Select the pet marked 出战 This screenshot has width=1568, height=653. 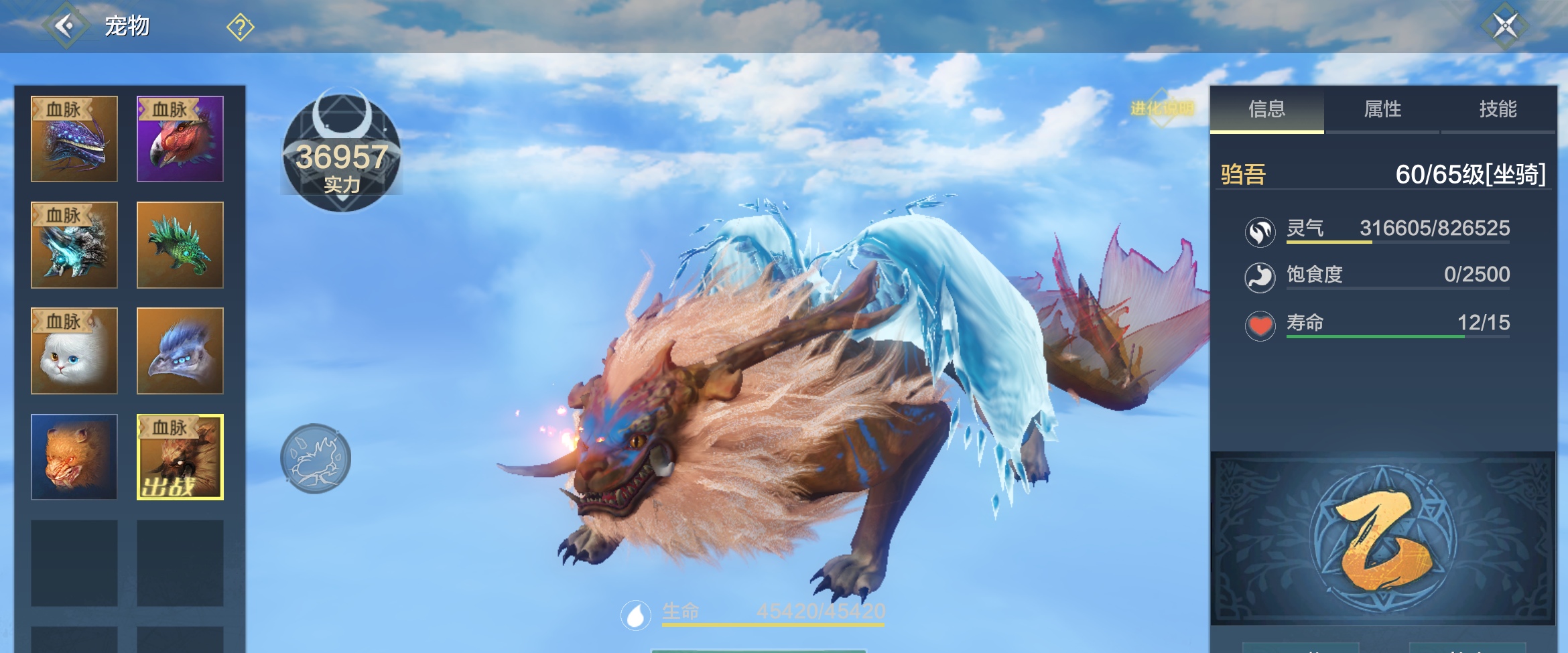[x=180, y=457]
